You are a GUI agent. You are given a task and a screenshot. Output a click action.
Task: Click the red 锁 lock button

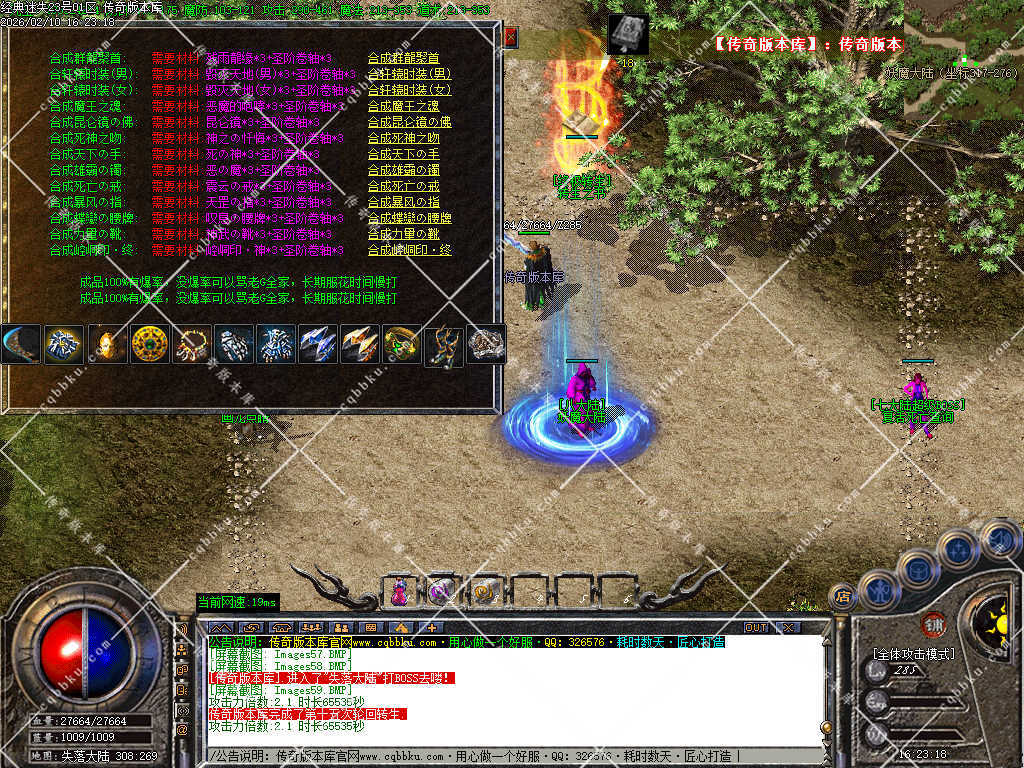pyautogui.click(x=935, y=624)
